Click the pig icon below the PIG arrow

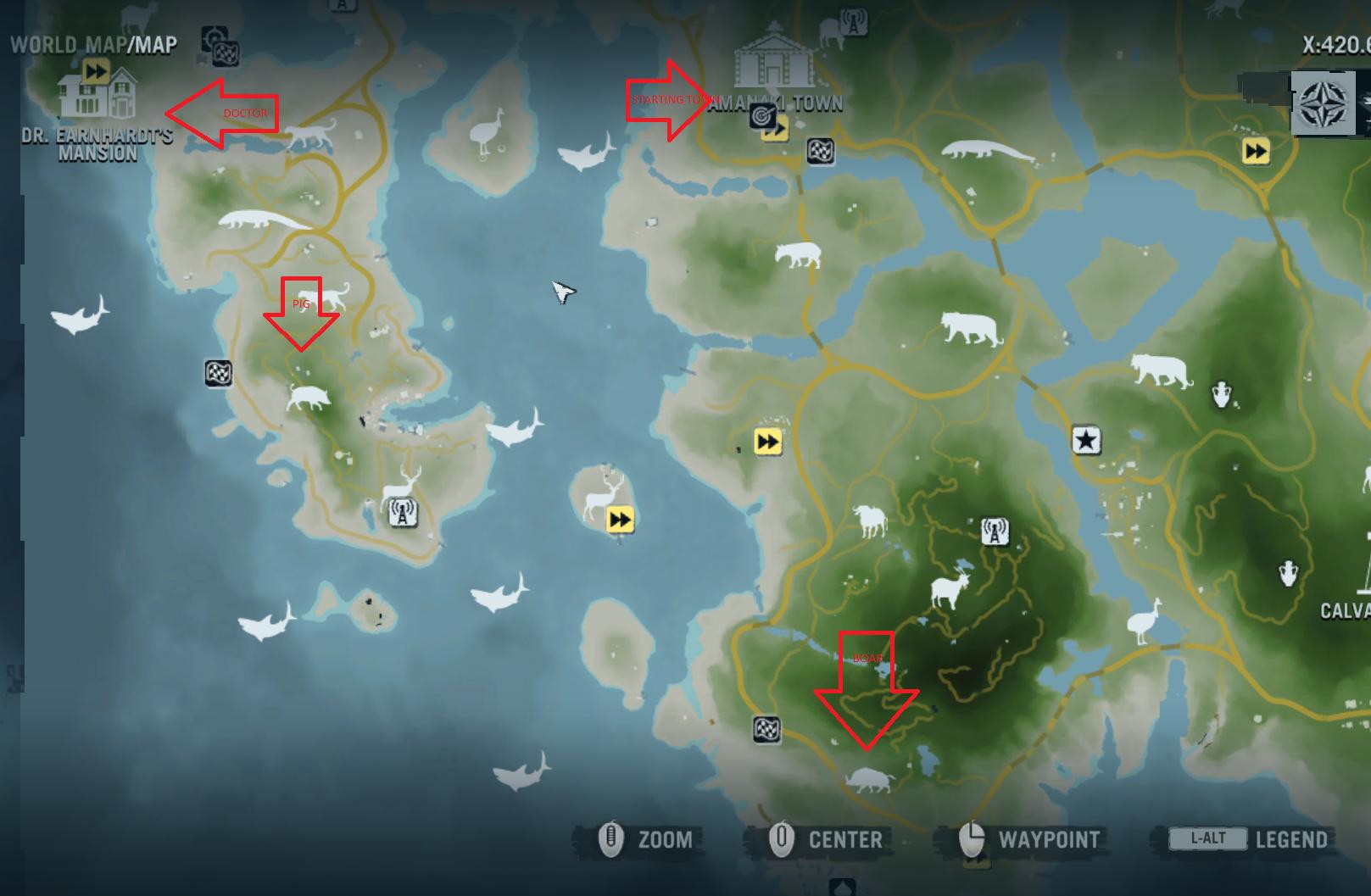[309, 398]
